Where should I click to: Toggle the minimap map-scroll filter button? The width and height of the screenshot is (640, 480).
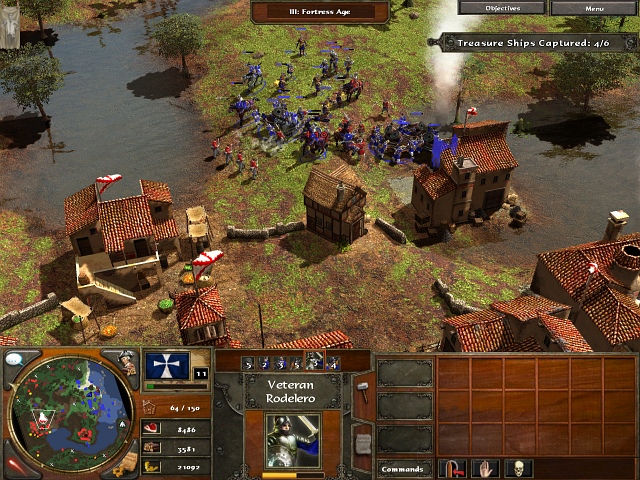(125, 463)
